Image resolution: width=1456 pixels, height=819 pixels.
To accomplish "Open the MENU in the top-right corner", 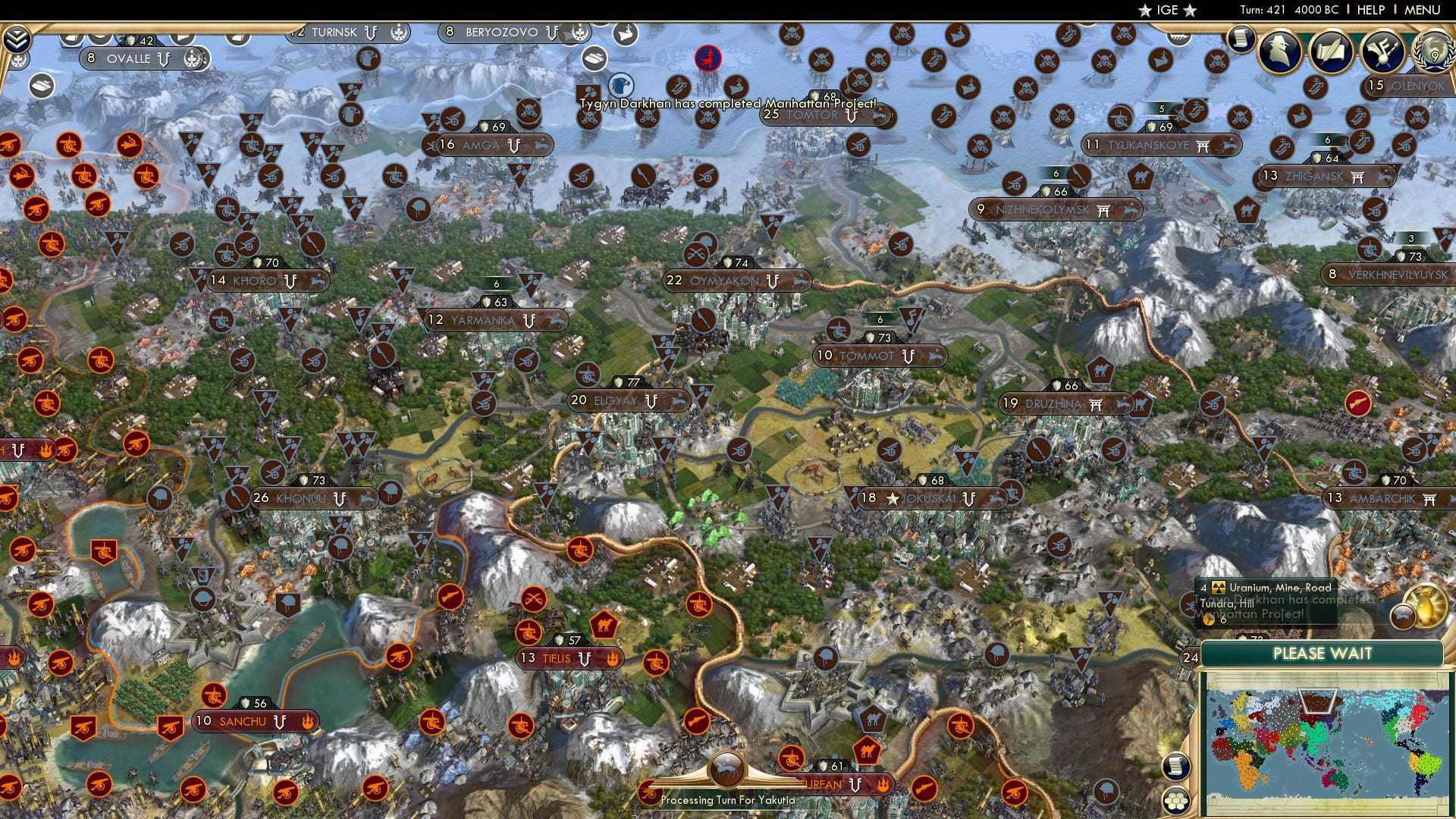I will pyautogui.click(x=1421, y=11).
